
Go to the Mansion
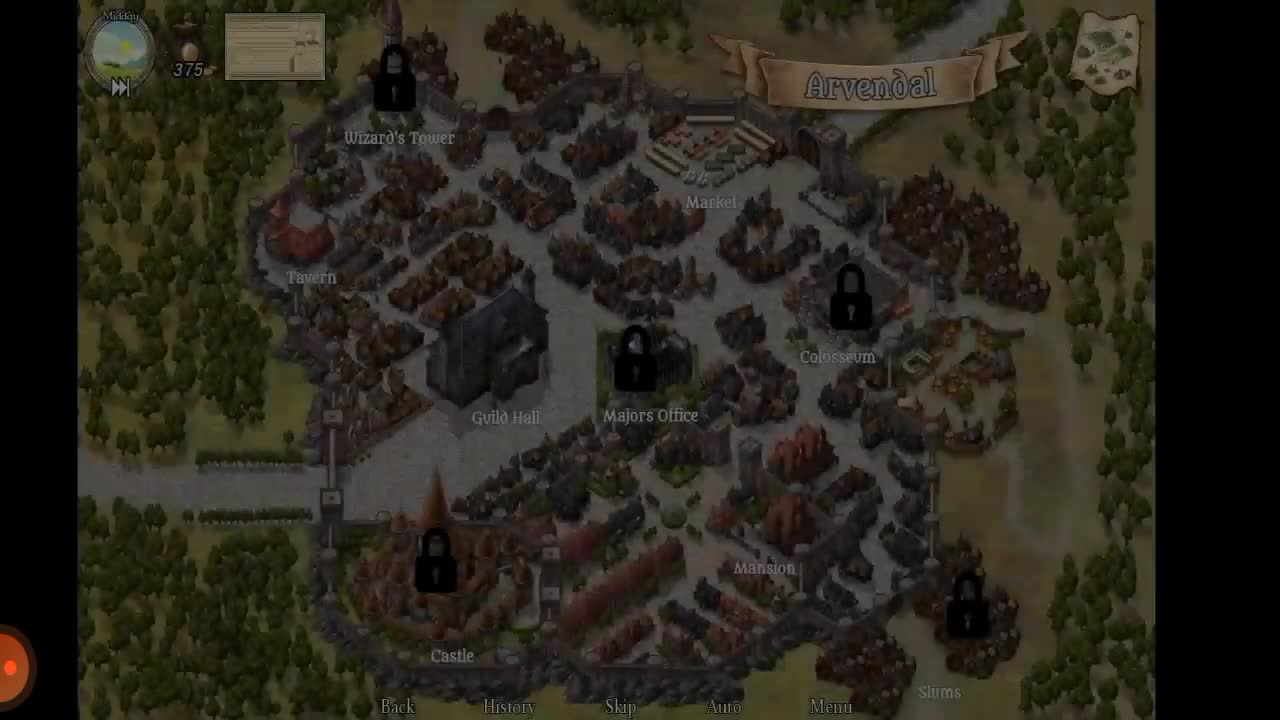tap(764, 568)
